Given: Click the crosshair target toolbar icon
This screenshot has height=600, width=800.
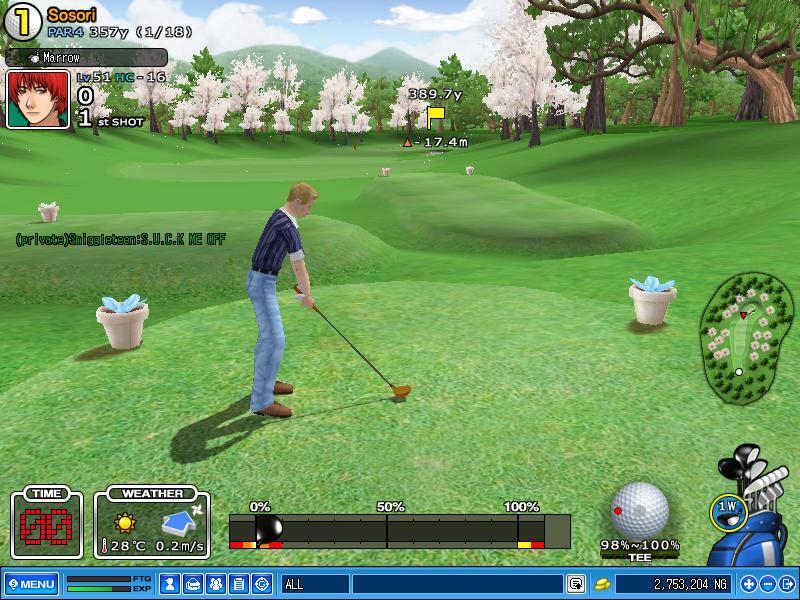Looking at the screenshot, I should [262, 584].
